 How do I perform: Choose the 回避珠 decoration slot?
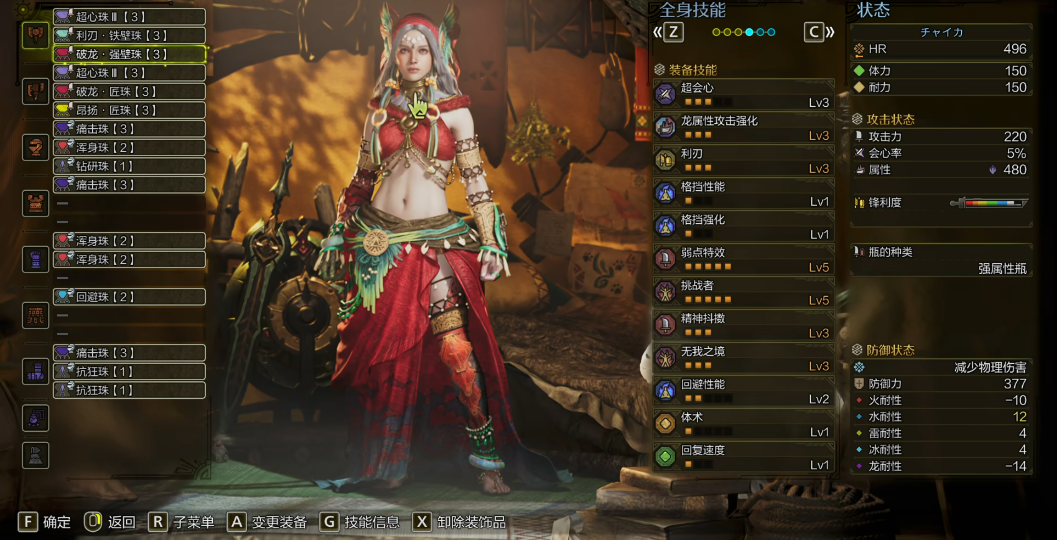(x=129, y=297)
